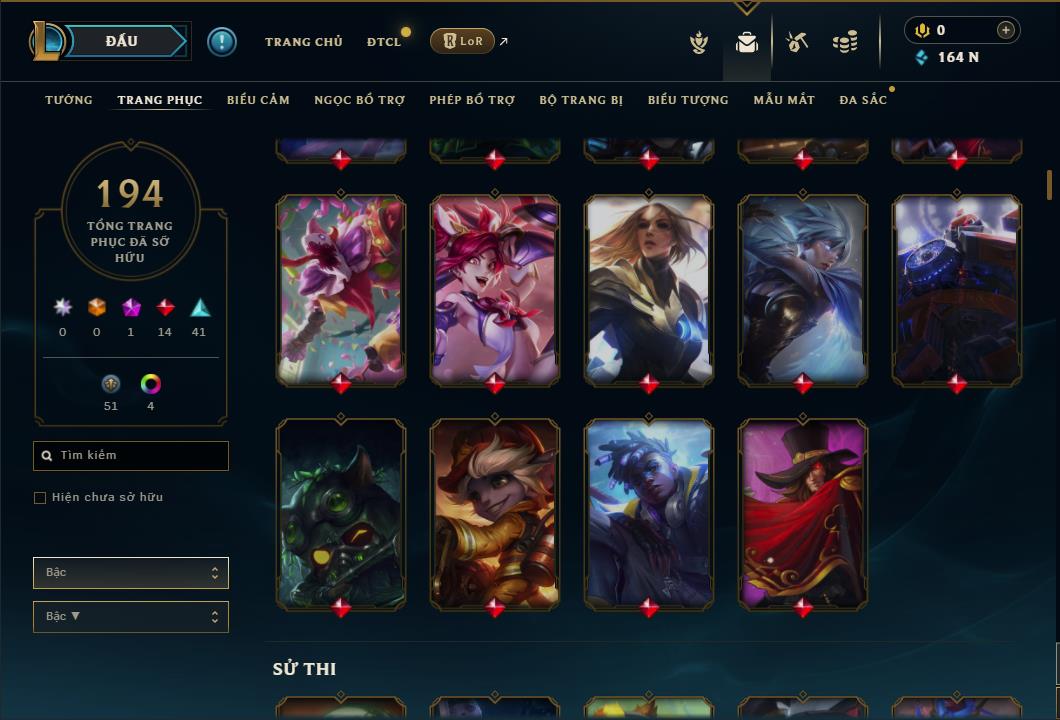Open the TRANG CHỦ home page
Viewport: 1060px width, 720px height.
[303, 42]
